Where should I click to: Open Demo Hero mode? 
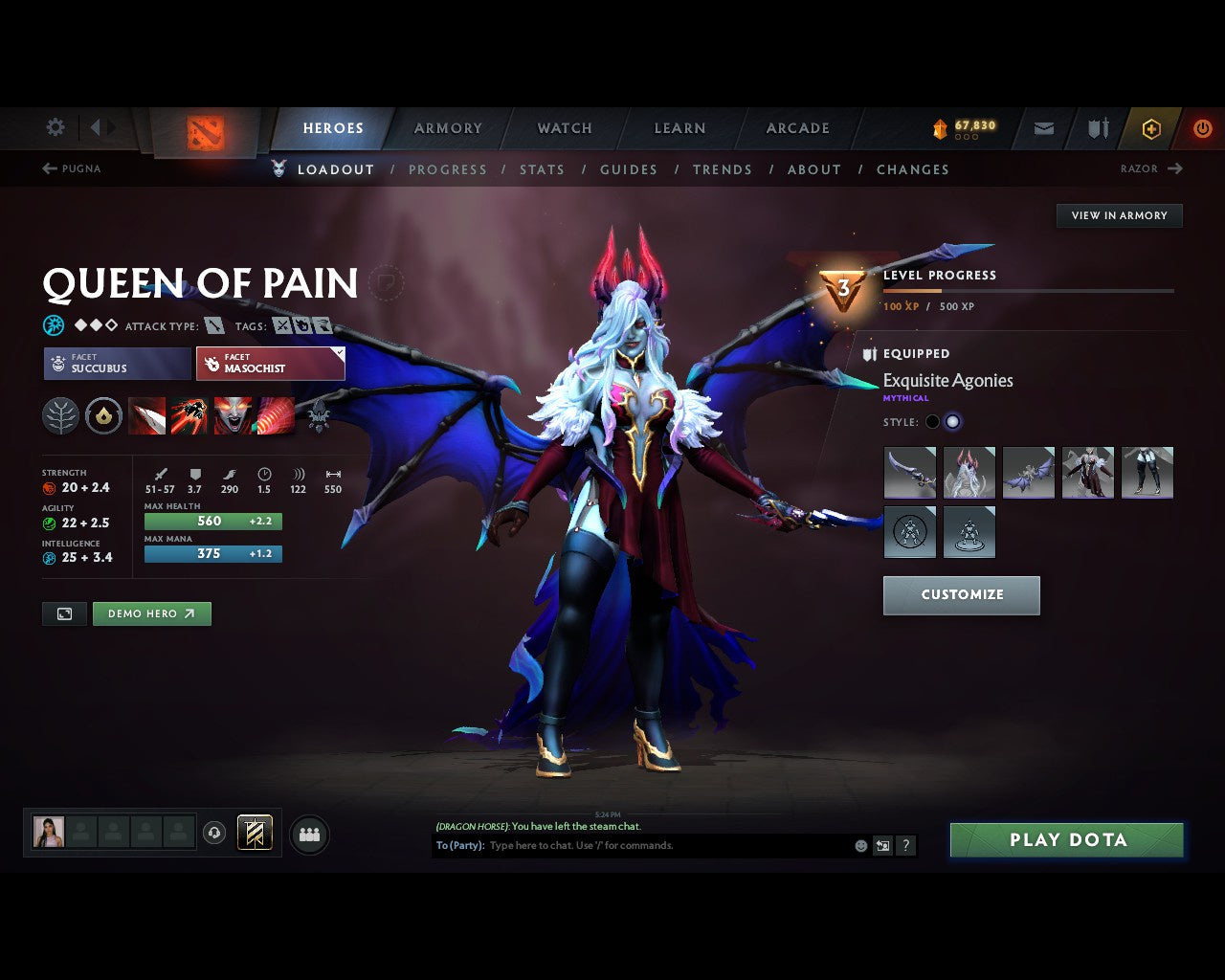coord(151,613)
